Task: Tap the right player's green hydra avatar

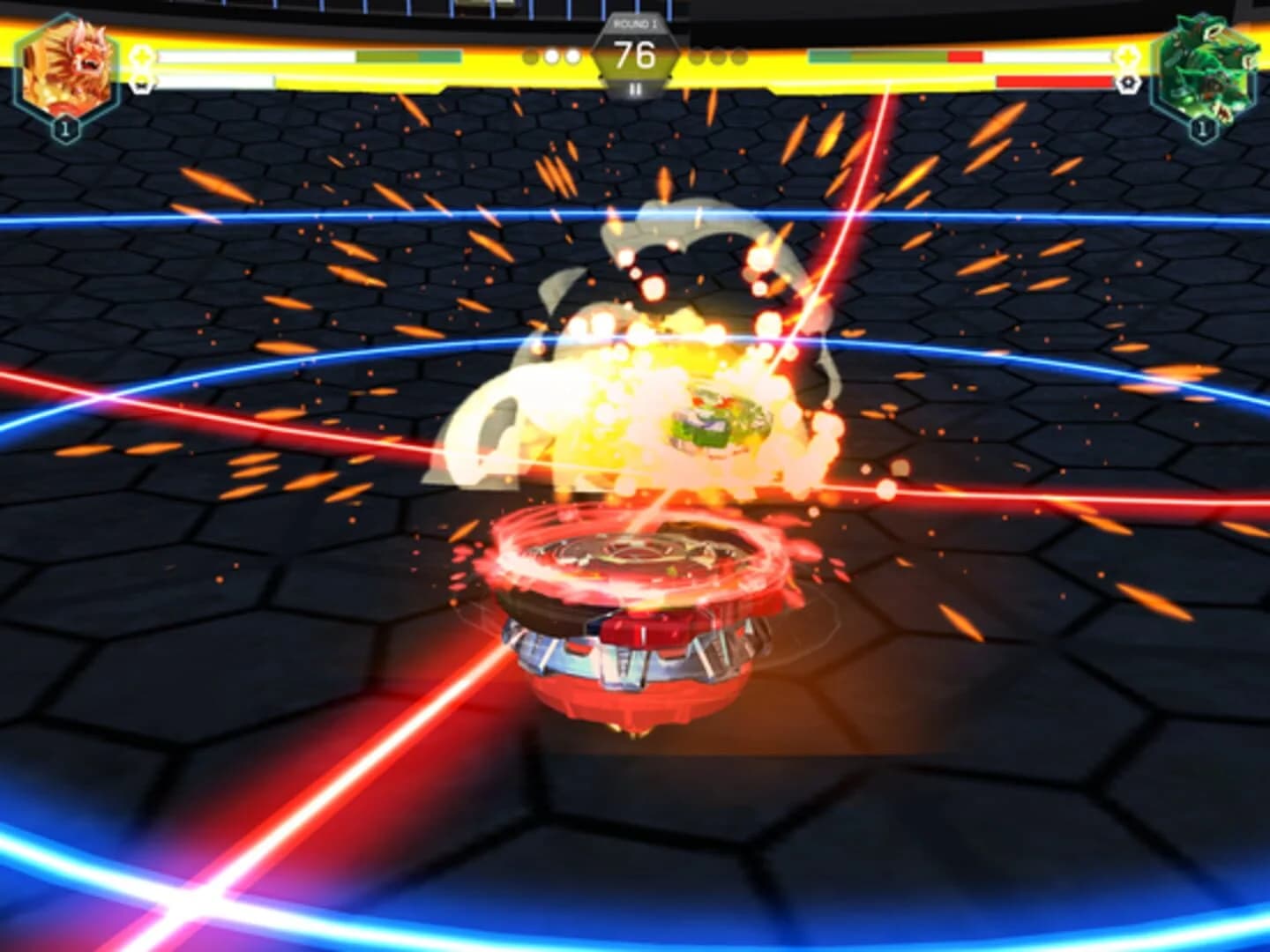Action: coord(1202,64)
